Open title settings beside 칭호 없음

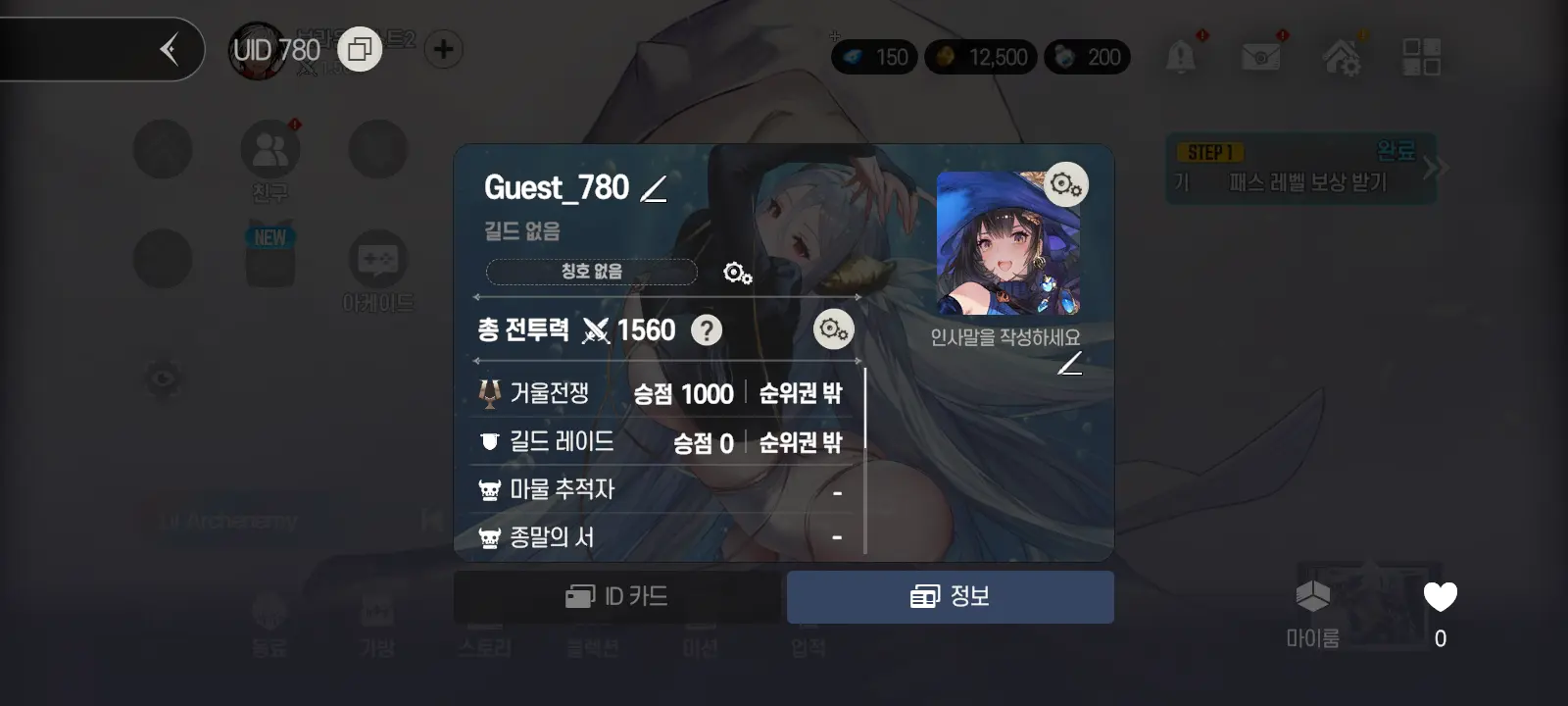tap(737, 273)
